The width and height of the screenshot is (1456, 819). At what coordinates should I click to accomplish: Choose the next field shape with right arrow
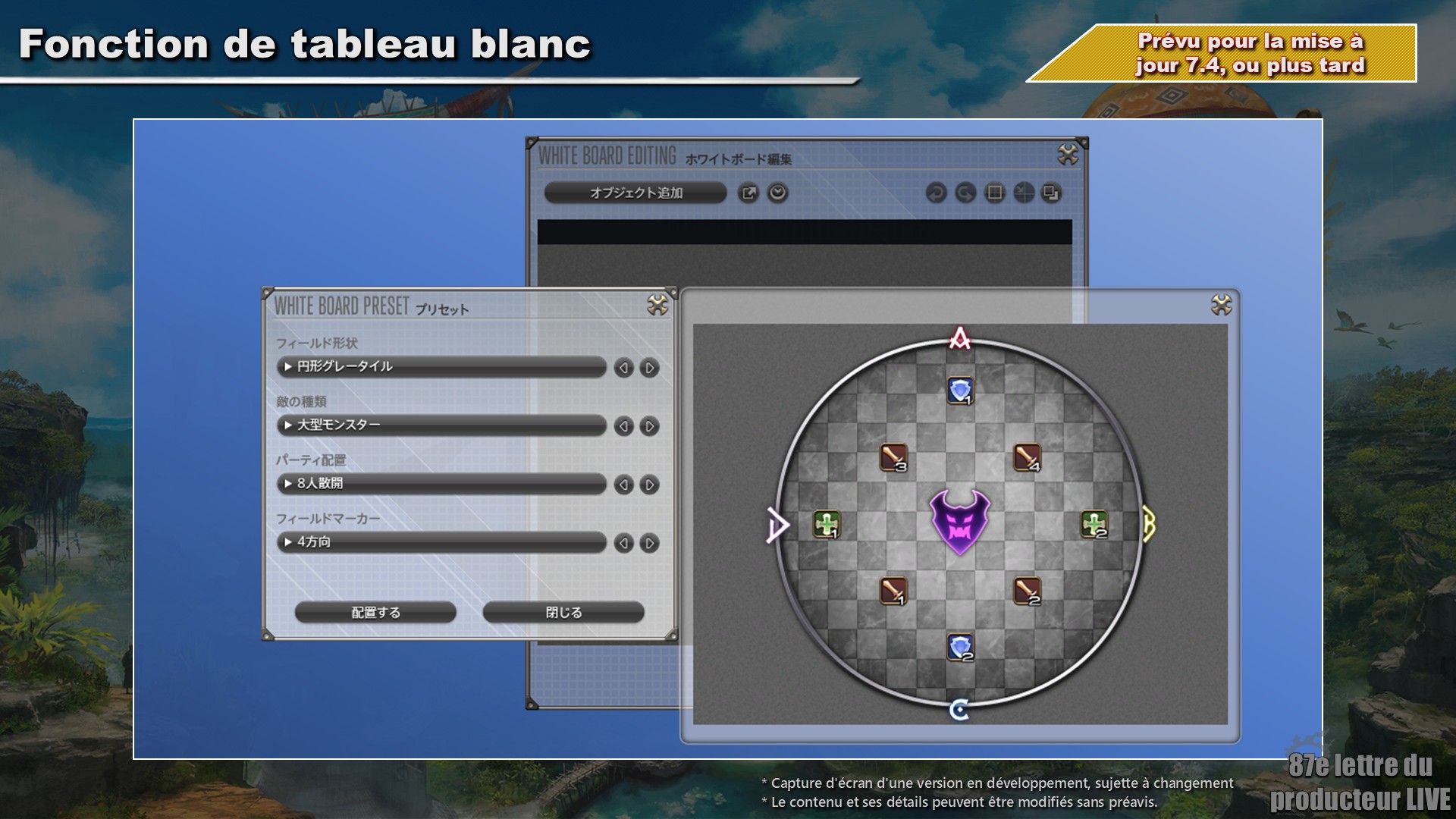tap(649, 368)
